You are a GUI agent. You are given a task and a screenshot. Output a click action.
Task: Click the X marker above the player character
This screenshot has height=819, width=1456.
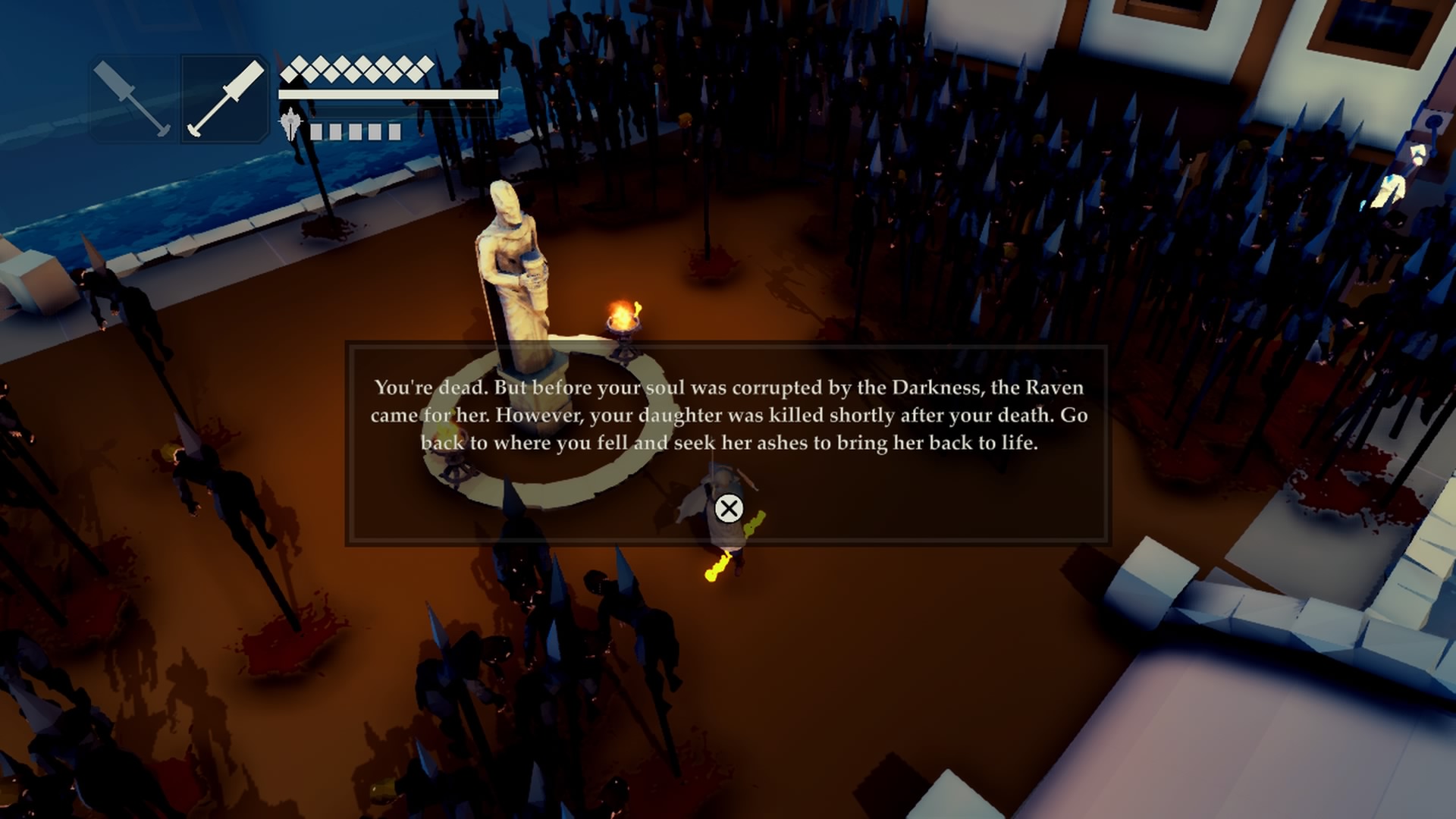pos(730,508)
